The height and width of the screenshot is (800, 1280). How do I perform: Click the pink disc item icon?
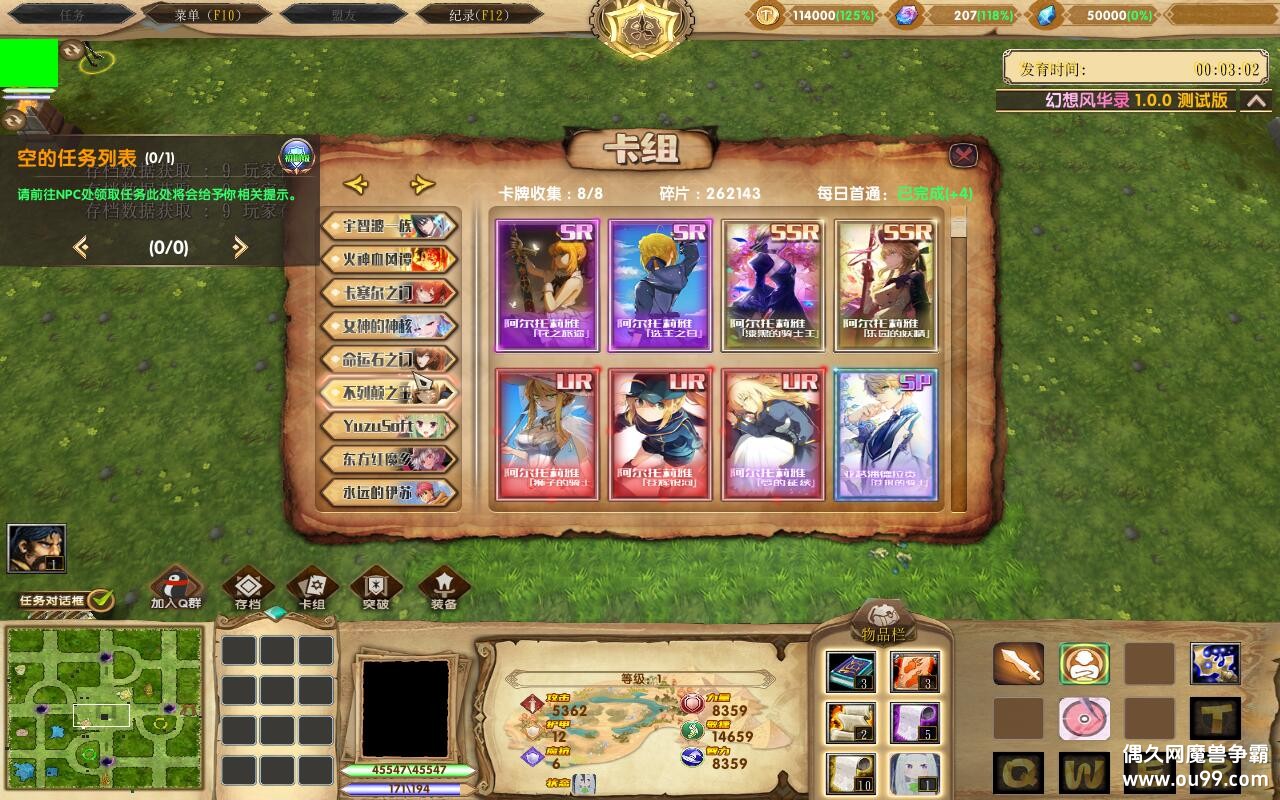pyautogui.click(x=1085, y=716)
